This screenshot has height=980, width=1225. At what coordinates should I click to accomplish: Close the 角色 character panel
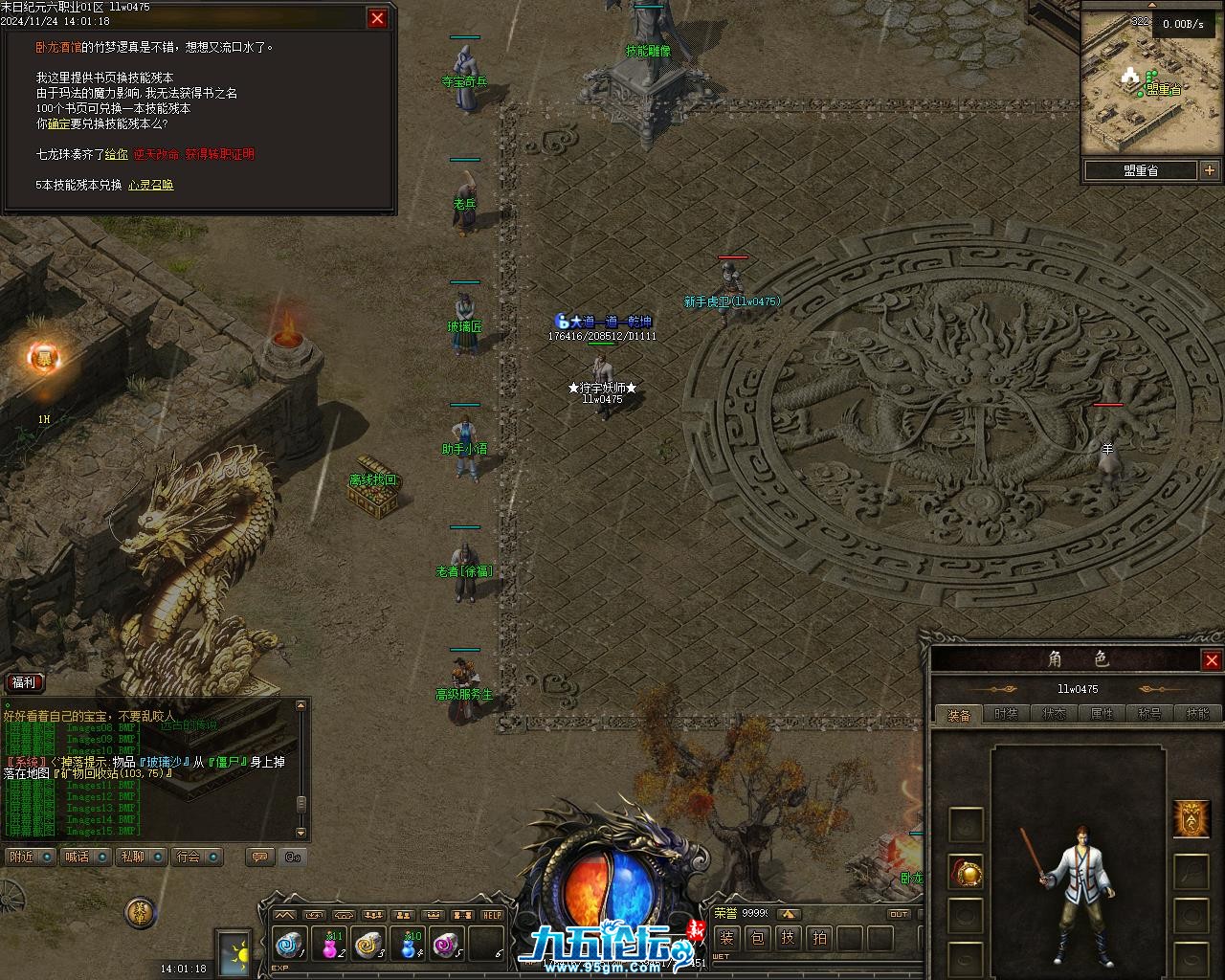pos(1212,660)
